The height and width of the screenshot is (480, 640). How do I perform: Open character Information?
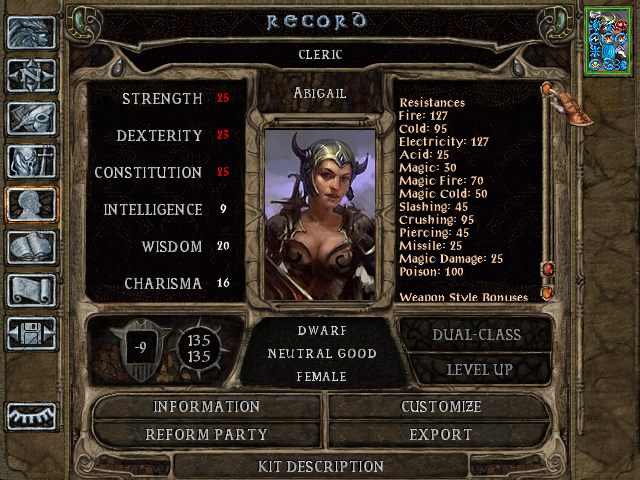point(207,407)
